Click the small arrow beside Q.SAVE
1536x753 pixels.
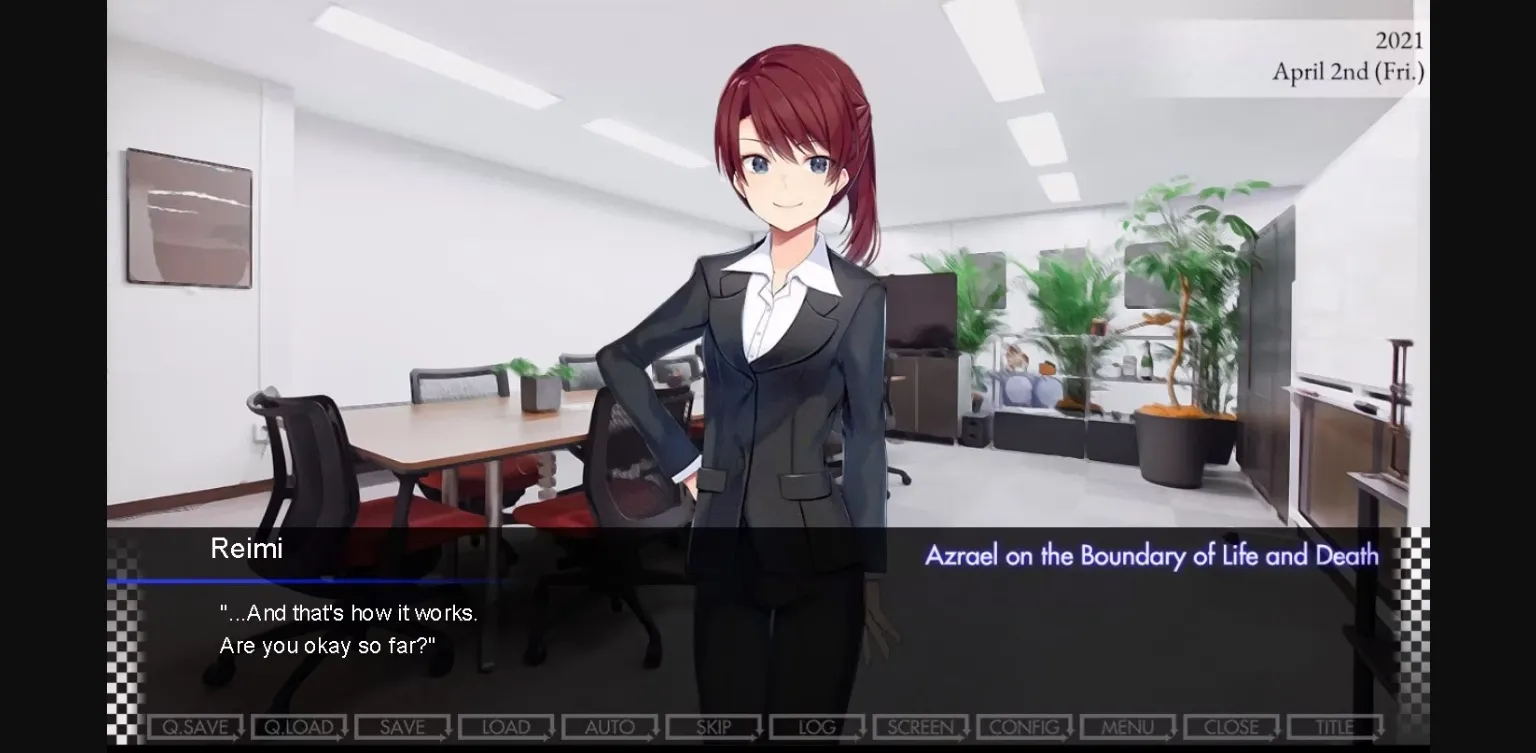click(238, 730)
